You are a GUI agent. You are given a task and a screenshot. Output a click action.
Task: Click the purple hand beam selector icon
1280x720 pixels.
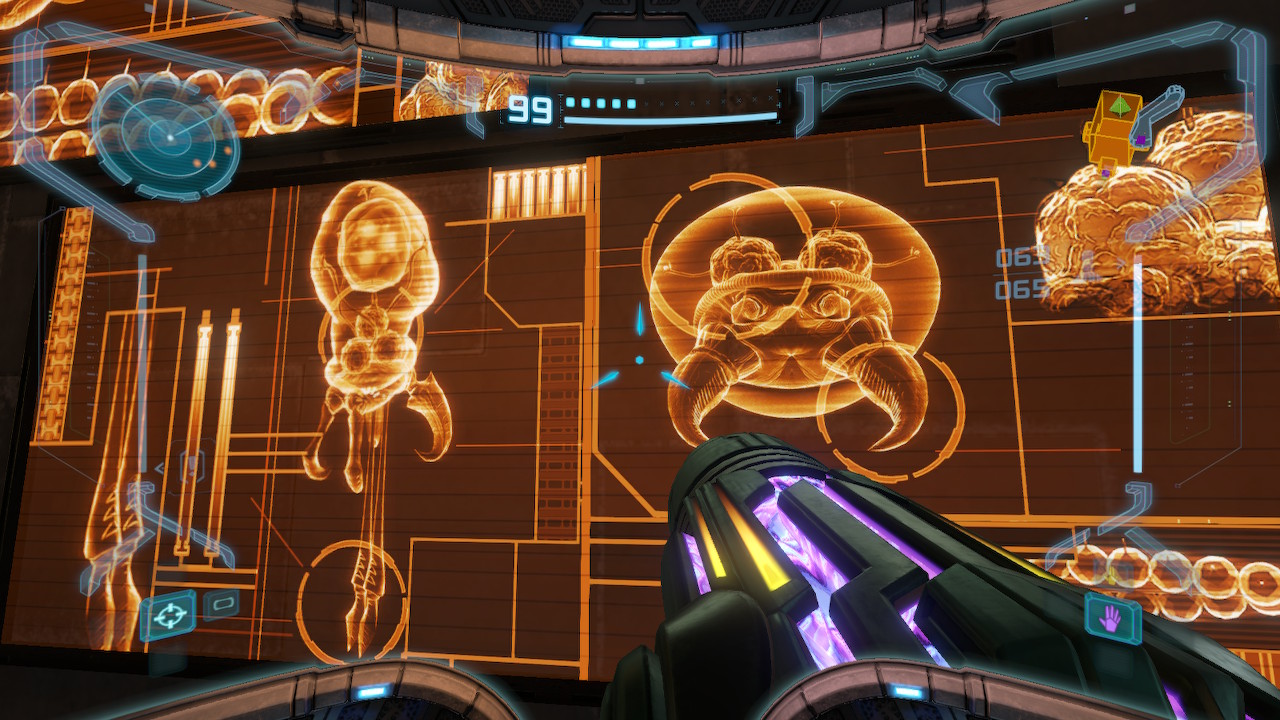point(1111,620)
